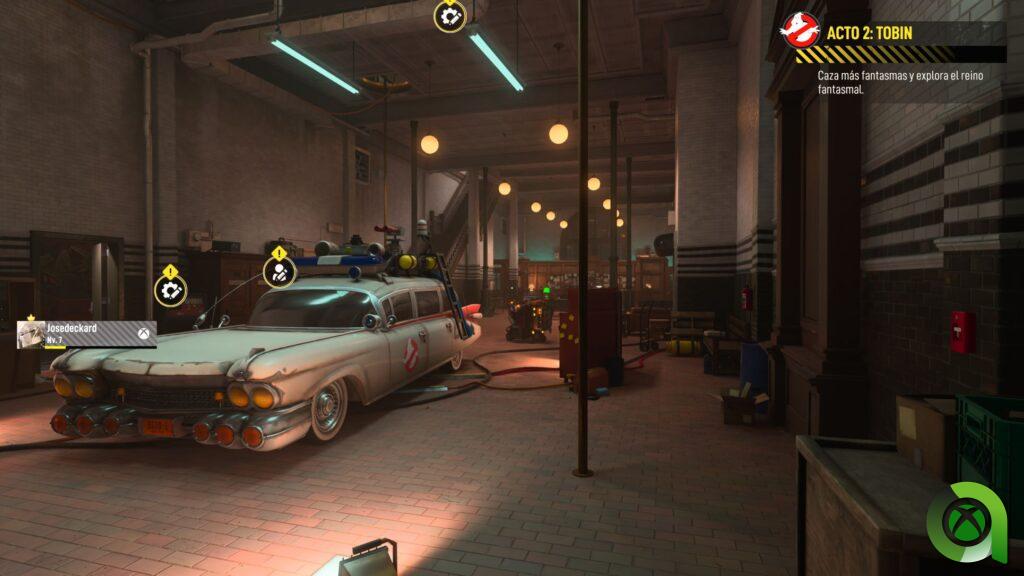This screenshot has height=576, width=1024.
Task: Click the Ghostbusters logo in the objective header
Action: [x=800, y=31]
